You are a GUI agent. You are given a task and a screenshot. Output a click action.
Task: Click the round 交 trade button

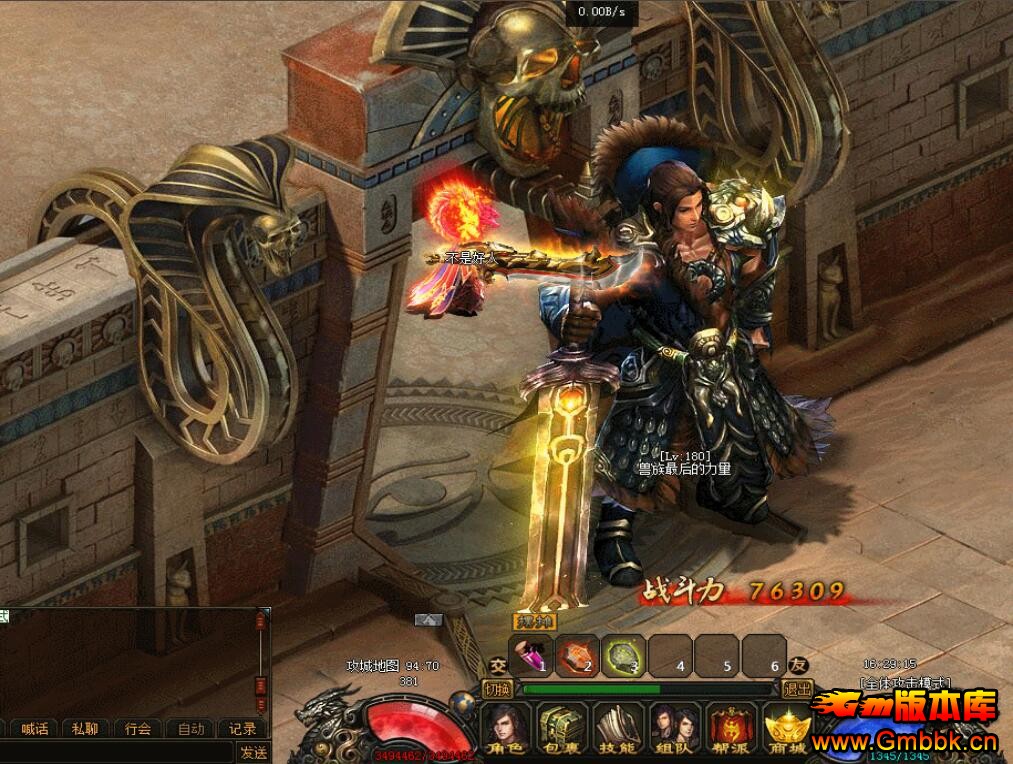[x=497, y=665]
